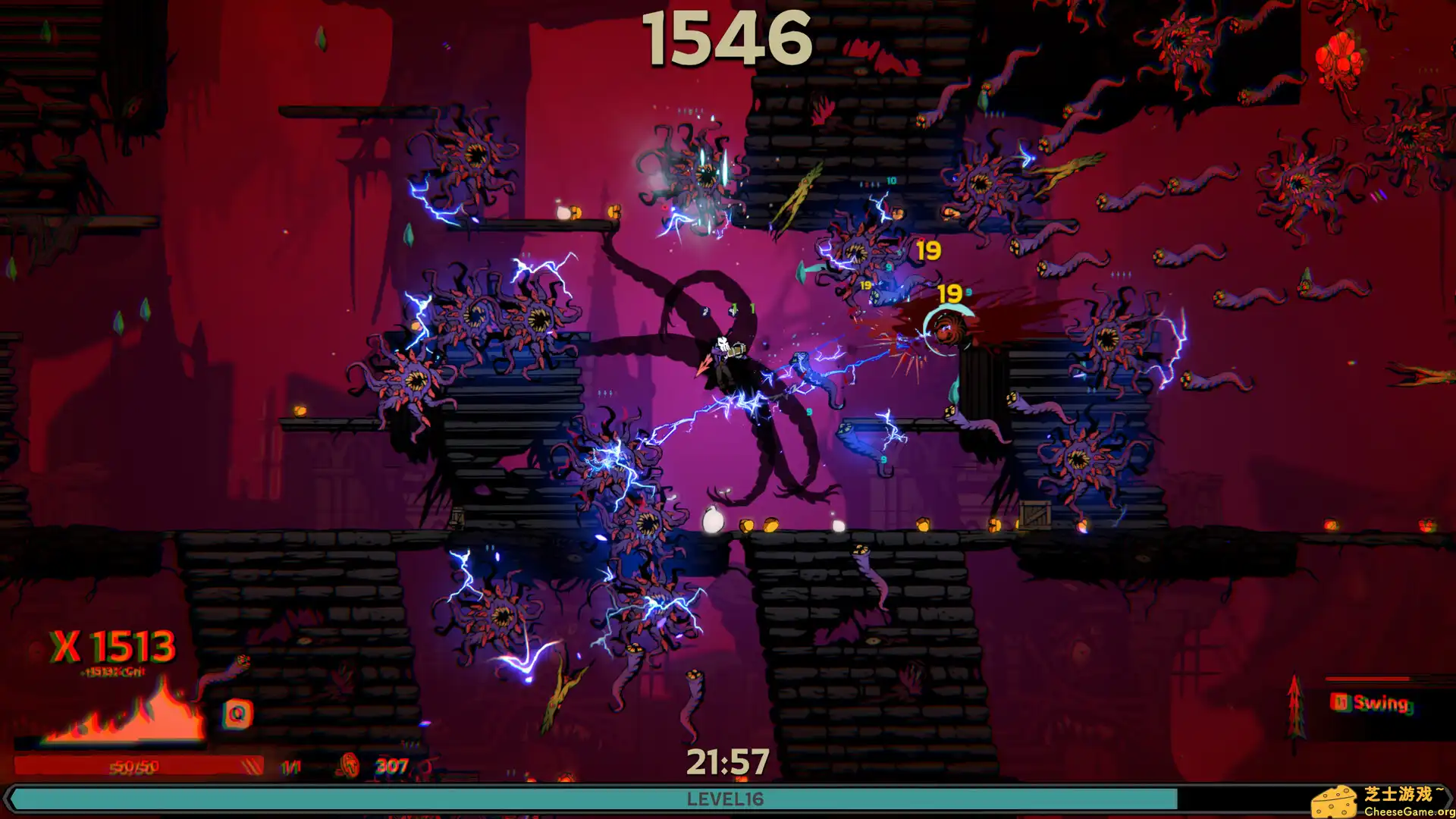Click the cheese logo in the watermark
The image size is (1456, 819).
coord(1333,800)
